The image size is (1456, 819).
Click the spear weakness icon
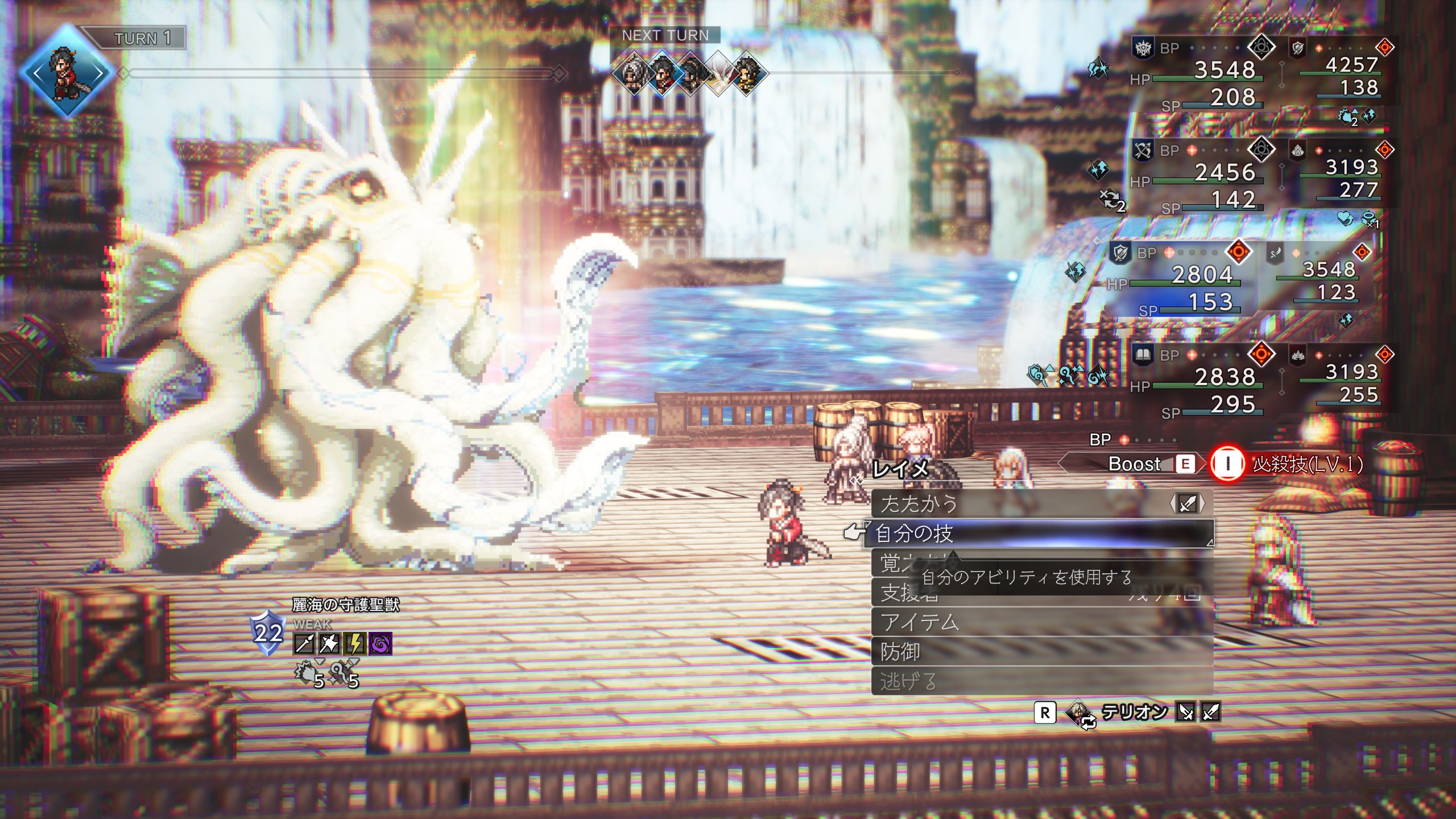click(x=304, y=644)
